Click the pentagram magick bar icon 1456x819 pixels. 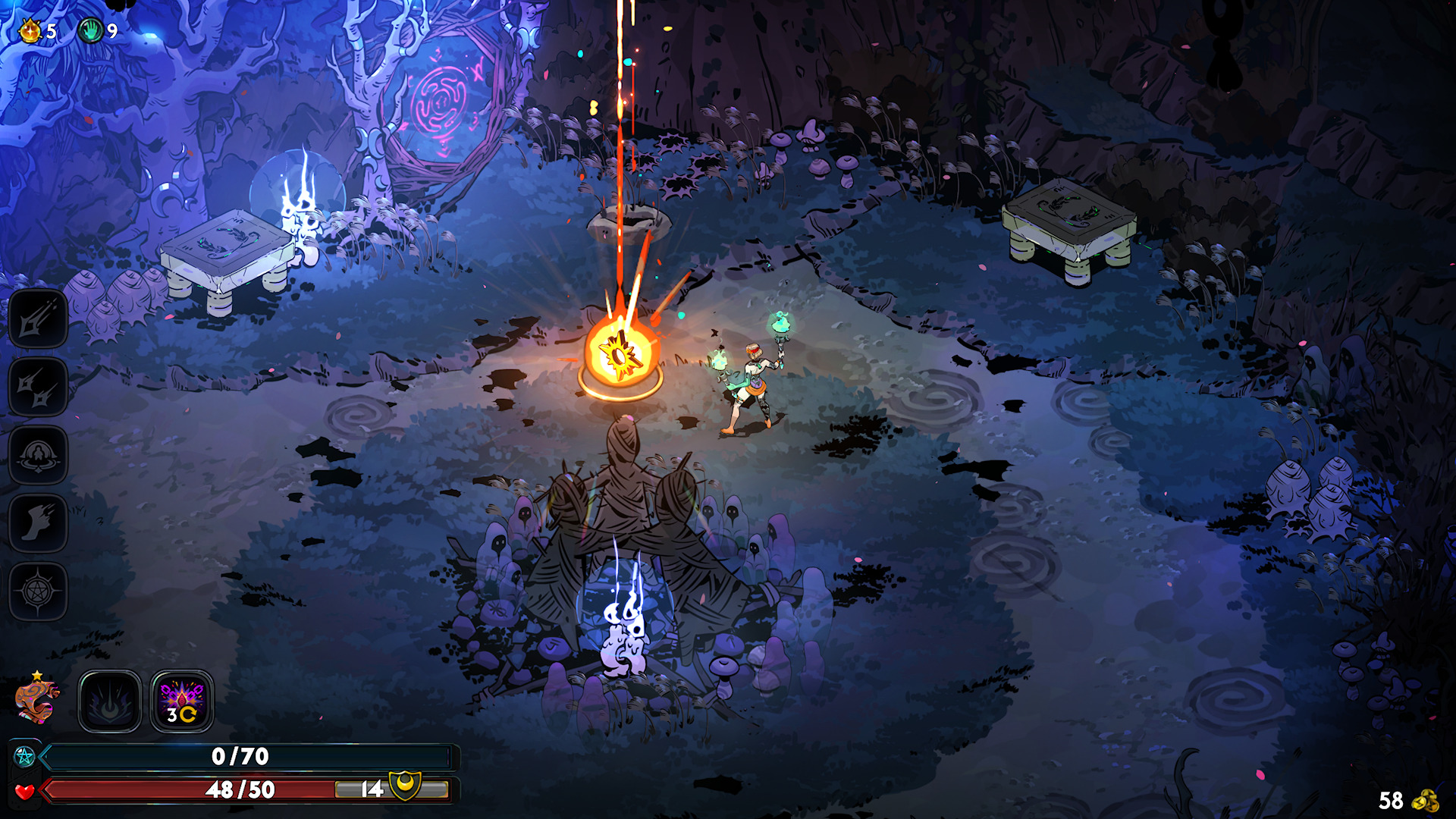(x=24, y=756)
